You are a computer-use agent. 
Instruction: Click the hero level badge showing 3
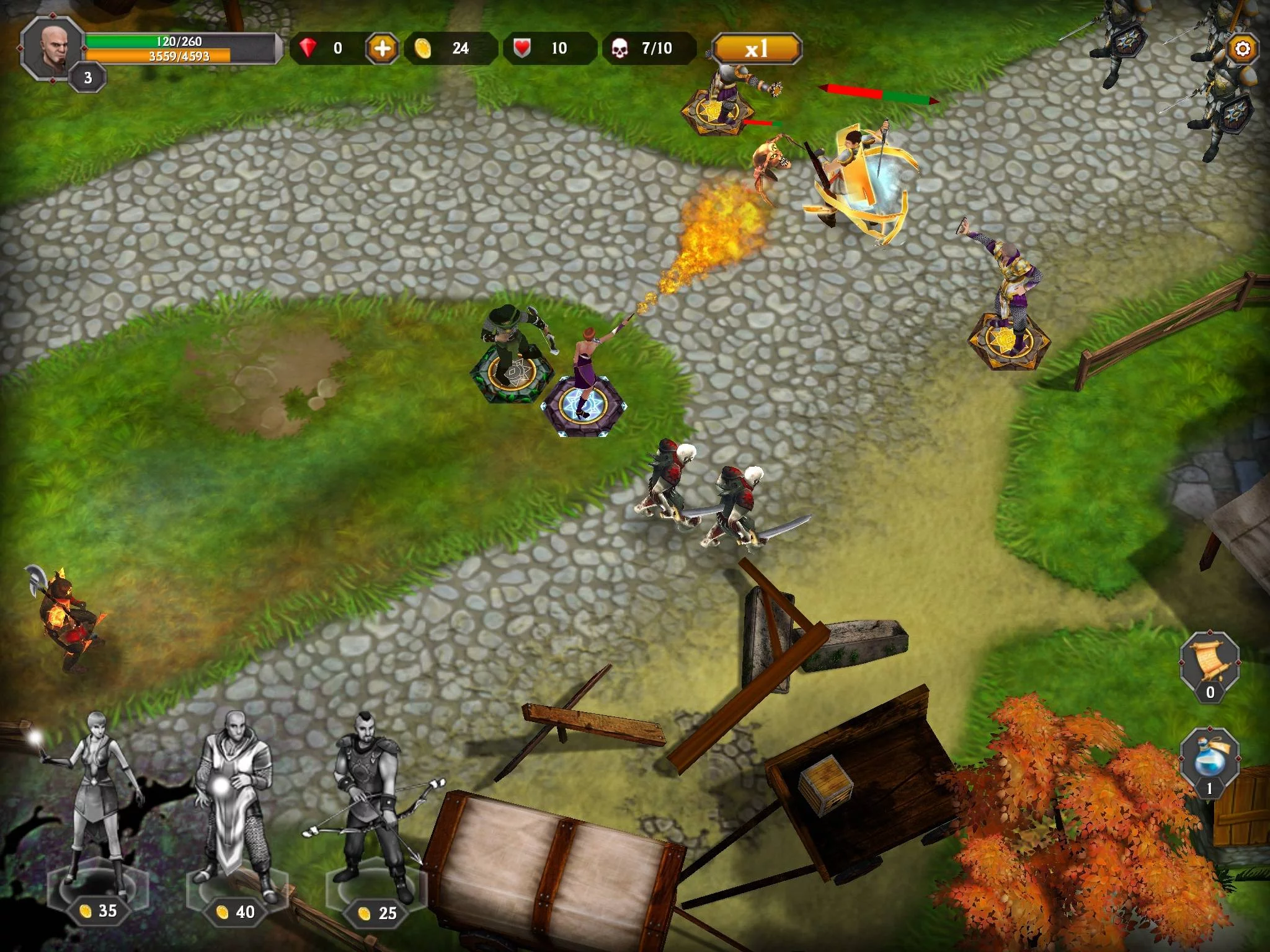click(x=88, y=78)
